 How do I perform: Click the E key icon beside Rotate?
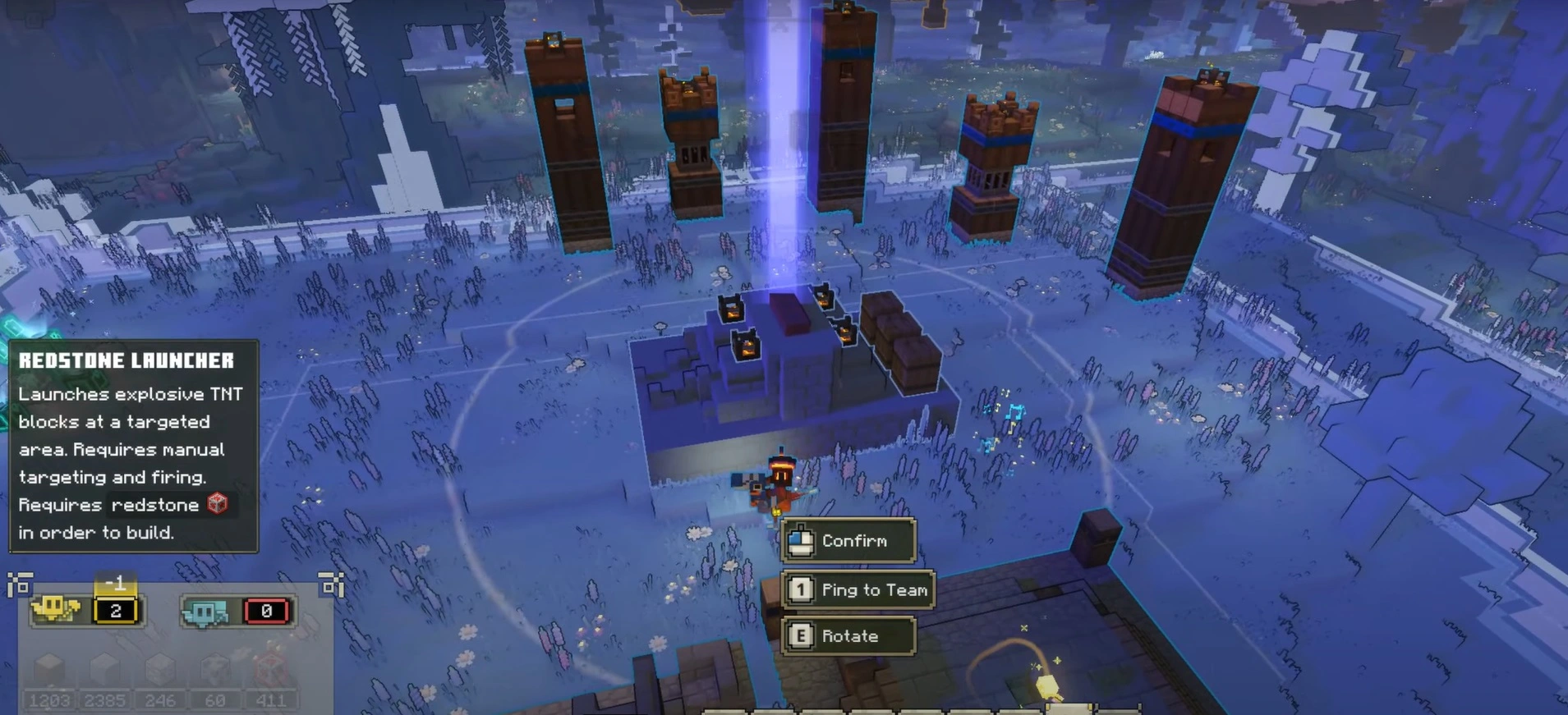click(802, 636)
